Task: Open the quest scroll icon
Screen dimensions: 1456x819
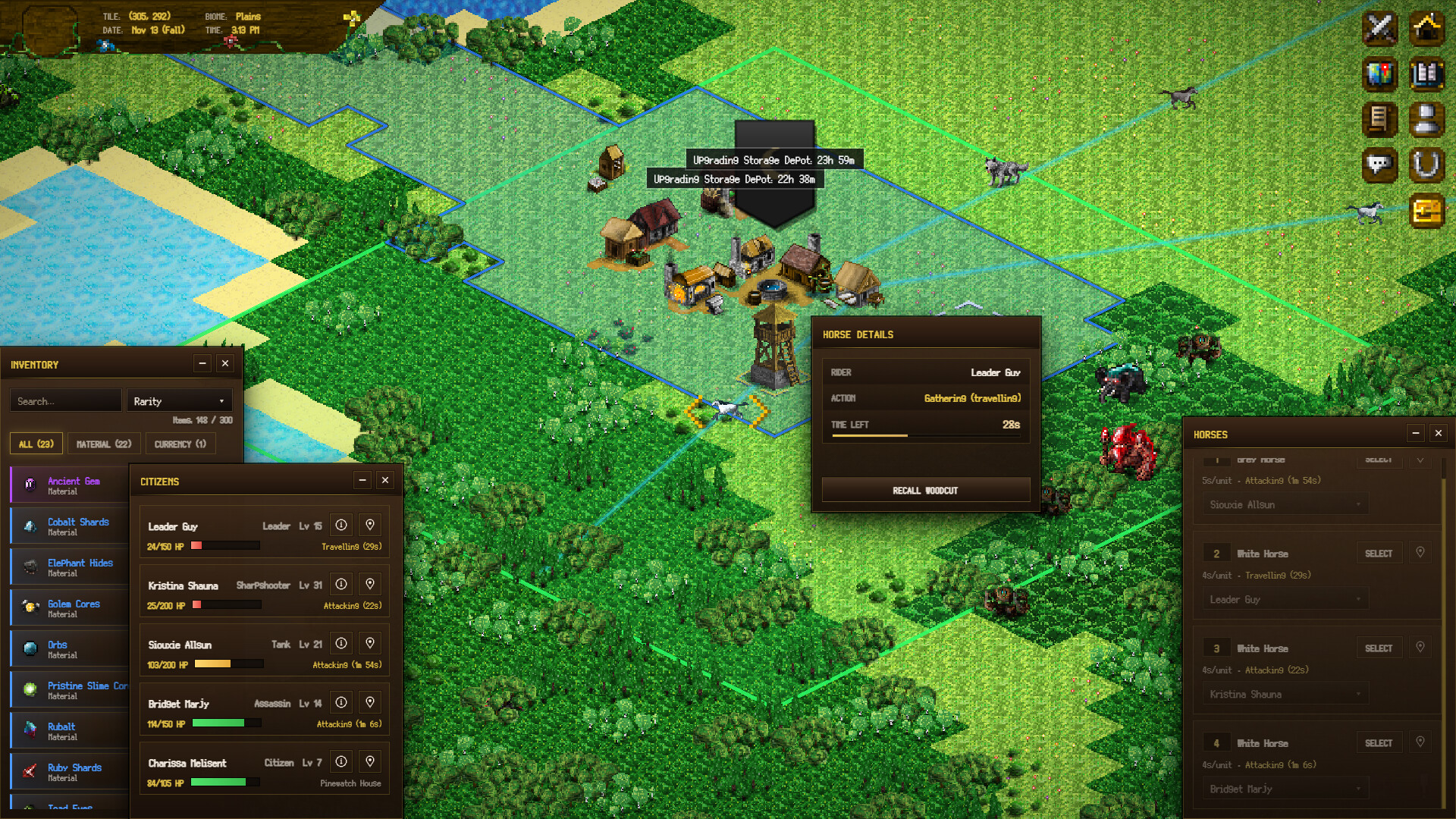Action: (1379, 120)
